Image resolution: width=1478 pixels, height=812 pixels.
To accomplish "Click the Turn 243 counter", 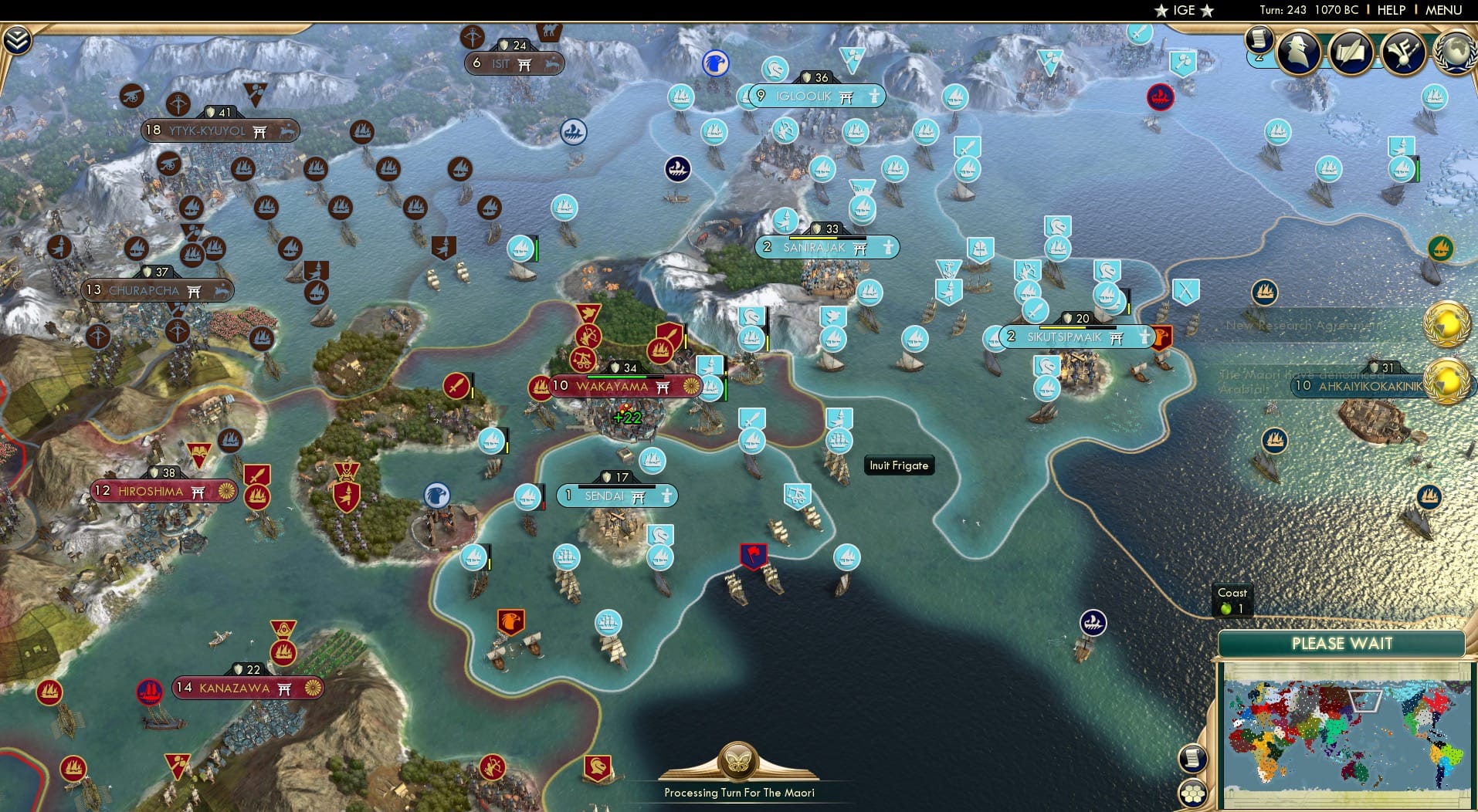I will [x=1286, y=10].
